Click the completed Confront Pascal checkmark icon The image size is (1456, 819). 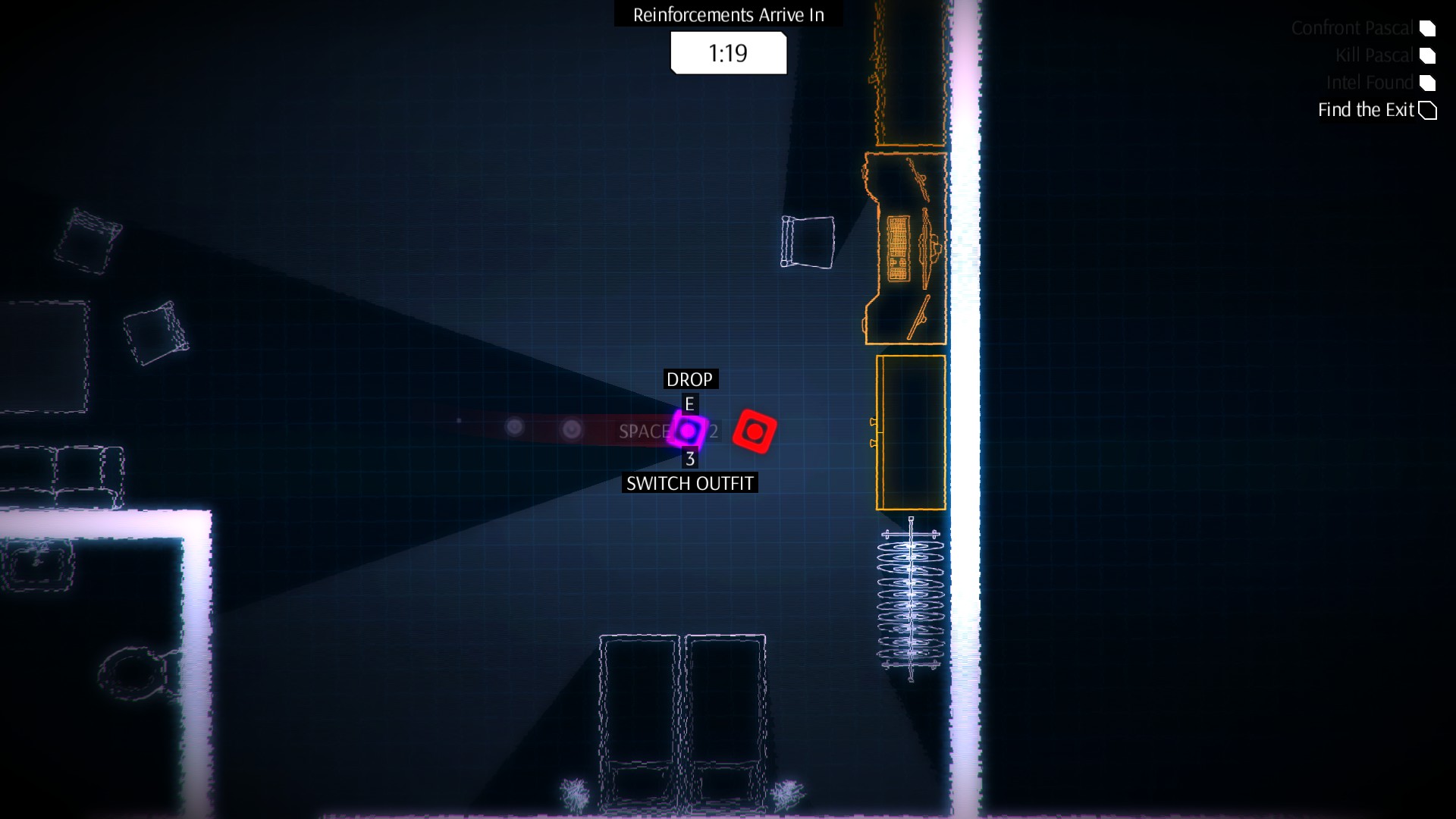tap(1429, 29)
